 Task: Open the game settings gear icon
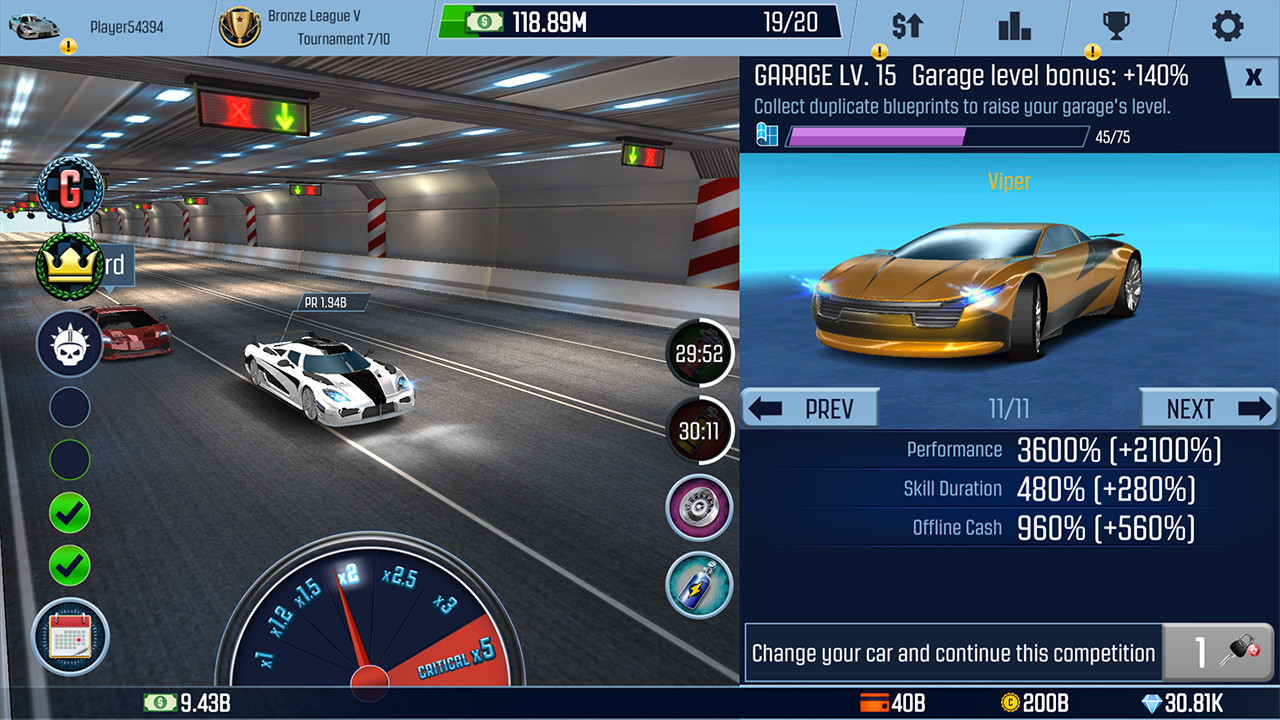[1227, 26]
